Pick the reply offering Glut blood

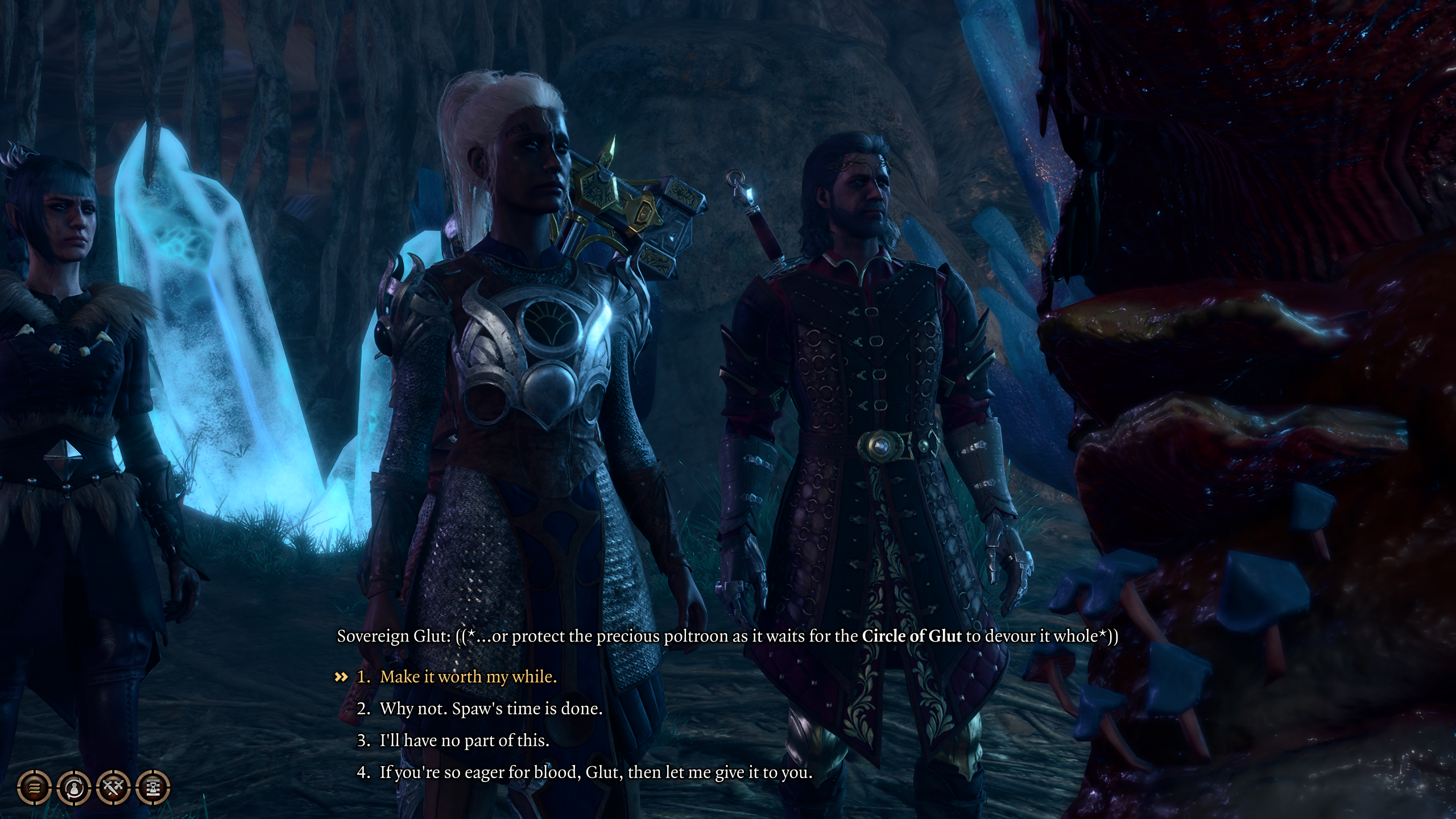coord(595,772)
